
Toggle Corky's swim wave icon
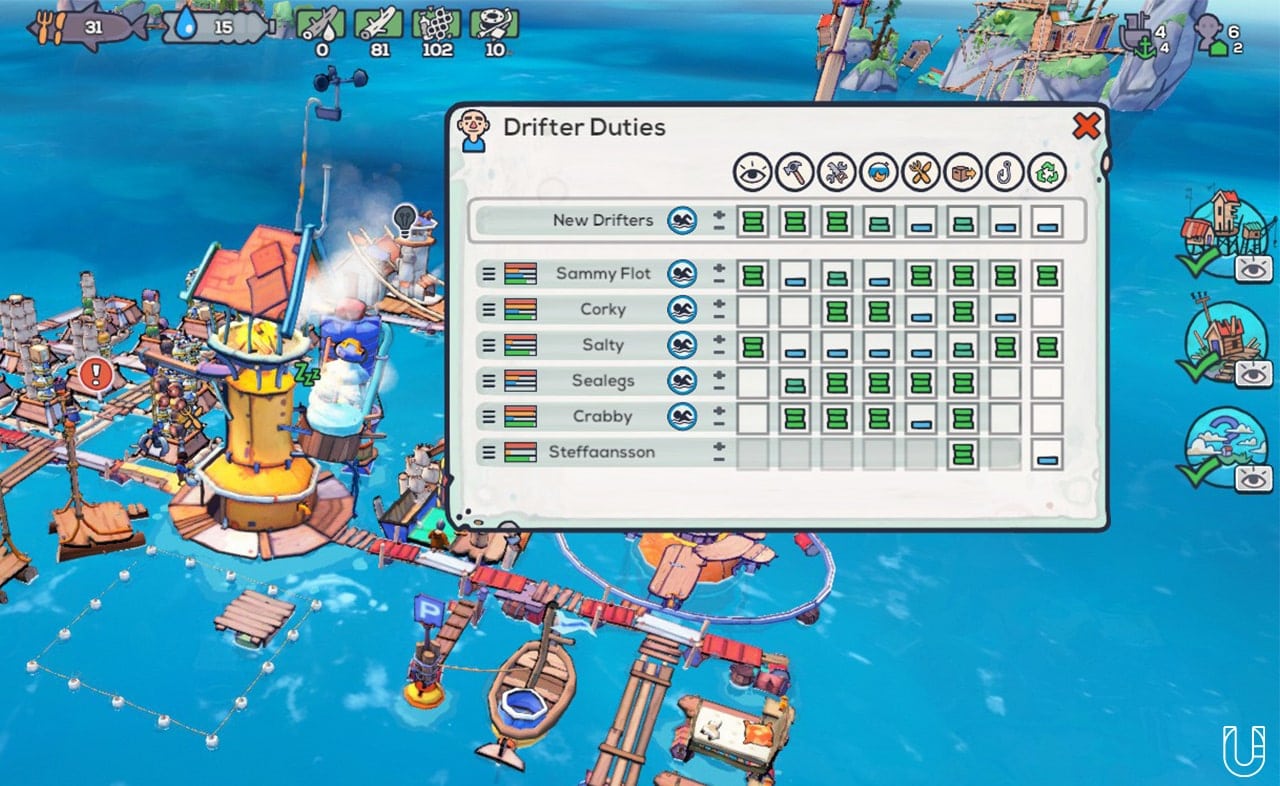[682, 309]
